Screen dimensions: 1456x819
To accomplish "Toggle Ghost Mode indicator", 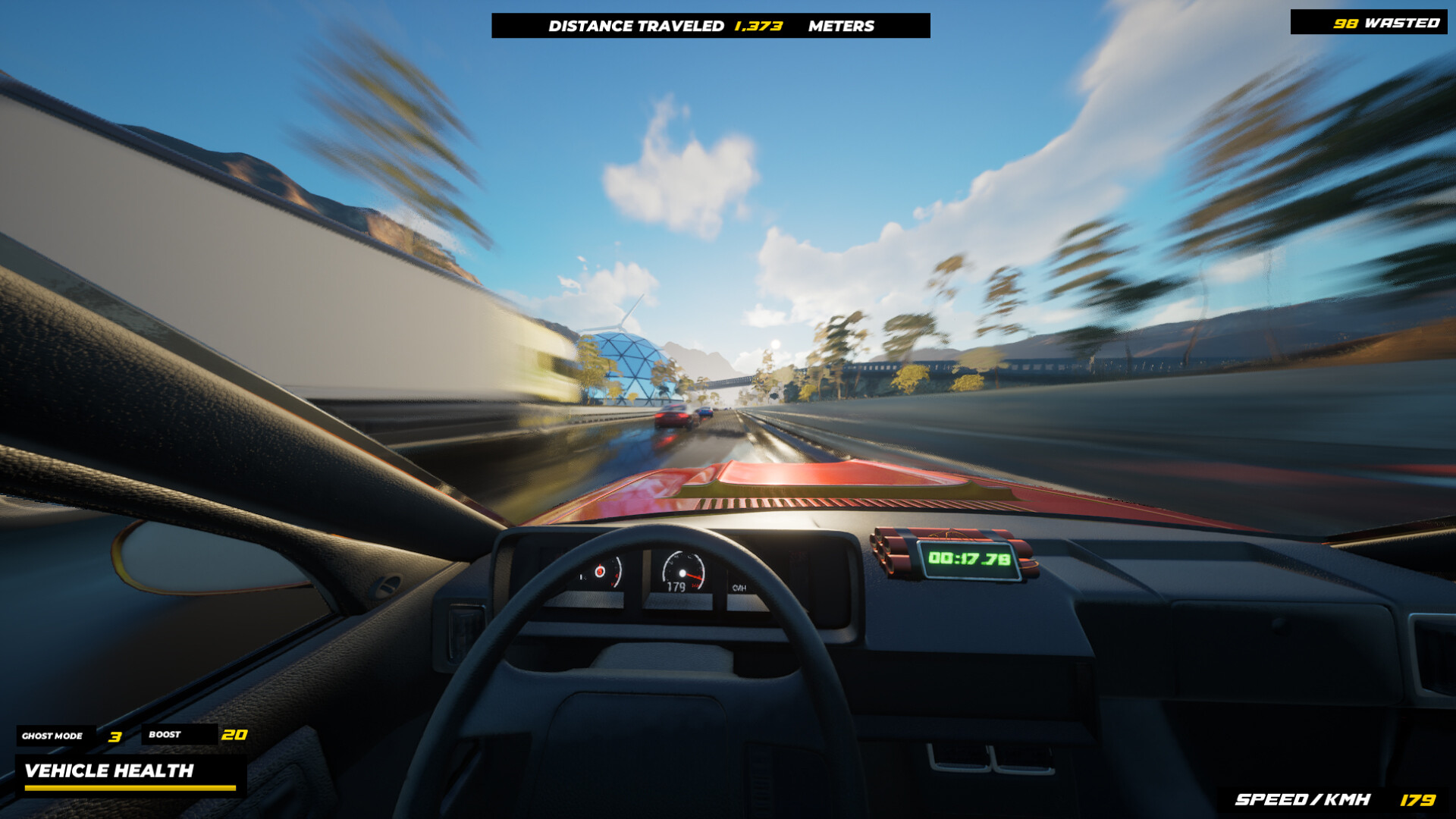I will [x=53, y=735].
